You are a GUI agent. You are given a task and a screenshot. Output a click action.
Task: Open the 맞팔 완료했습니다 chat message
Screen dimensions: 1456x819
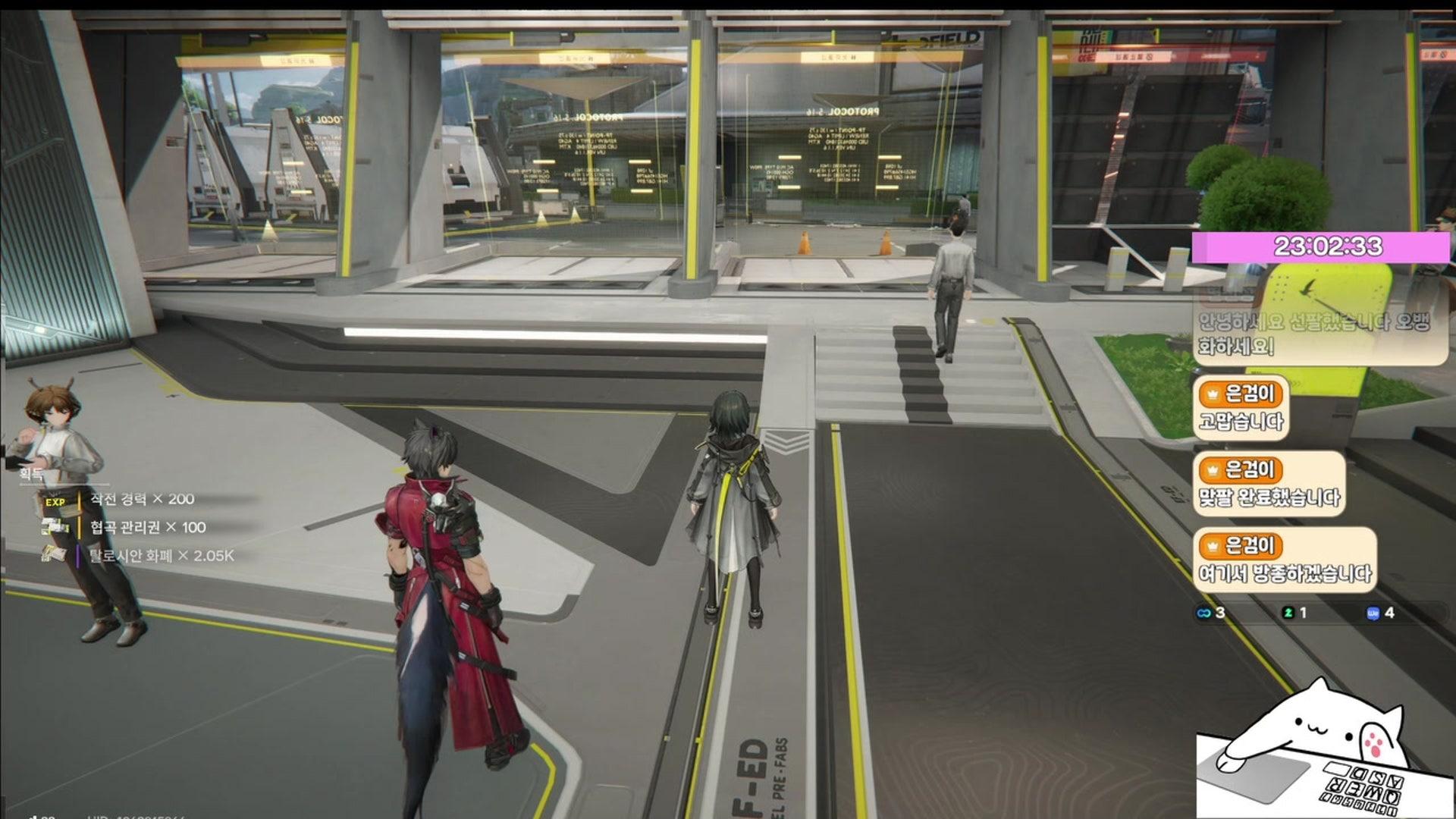(x=1269, y=485)
